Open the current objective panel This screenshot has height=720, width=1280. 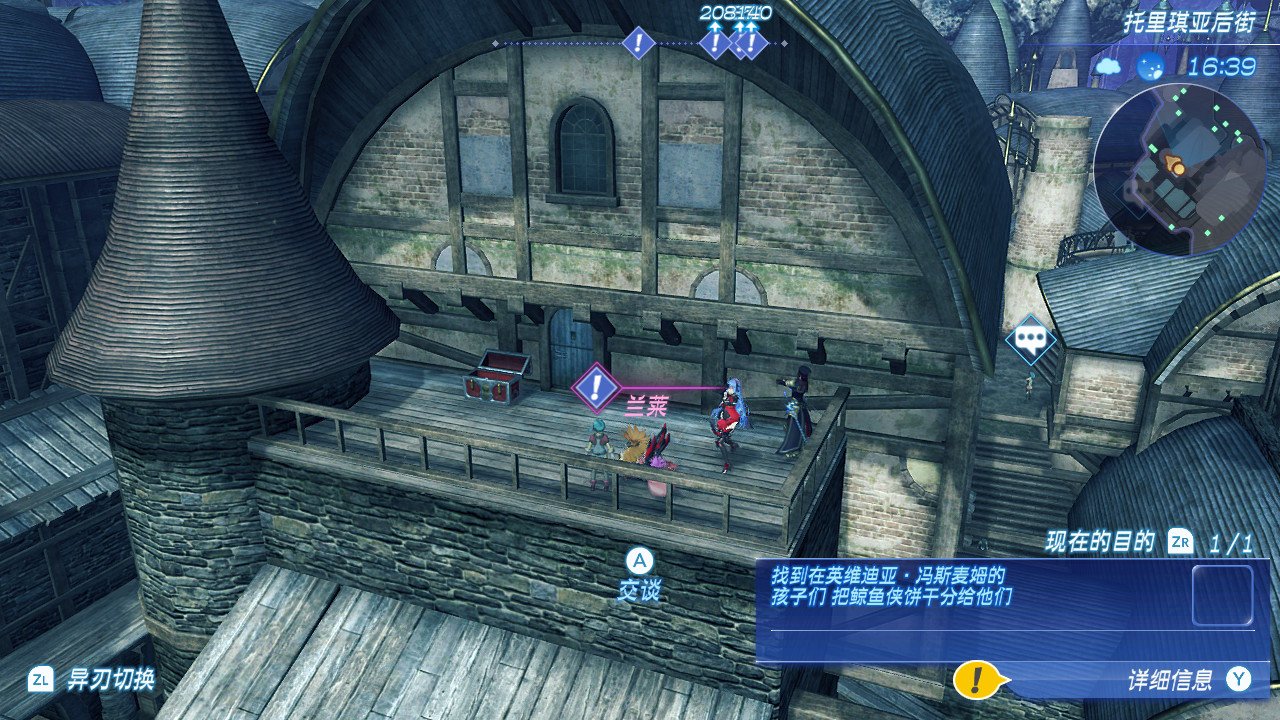click(x=1005, y=612)
